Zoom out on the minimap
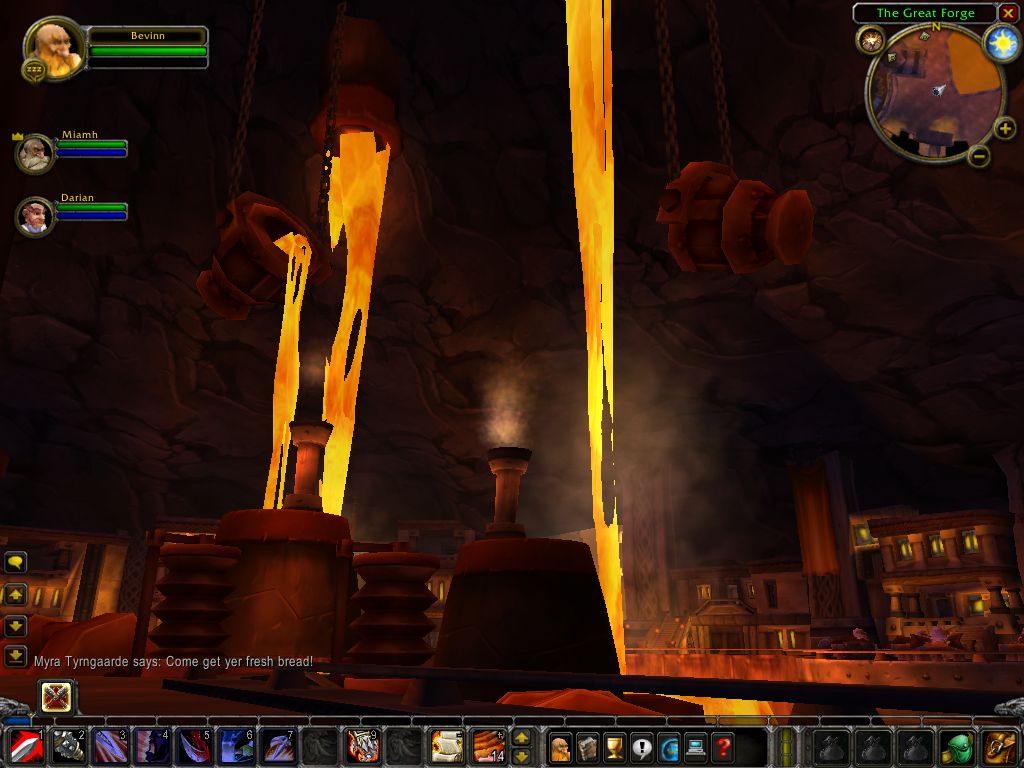This screenshot has width=1024, height=768. click(980, 156)
